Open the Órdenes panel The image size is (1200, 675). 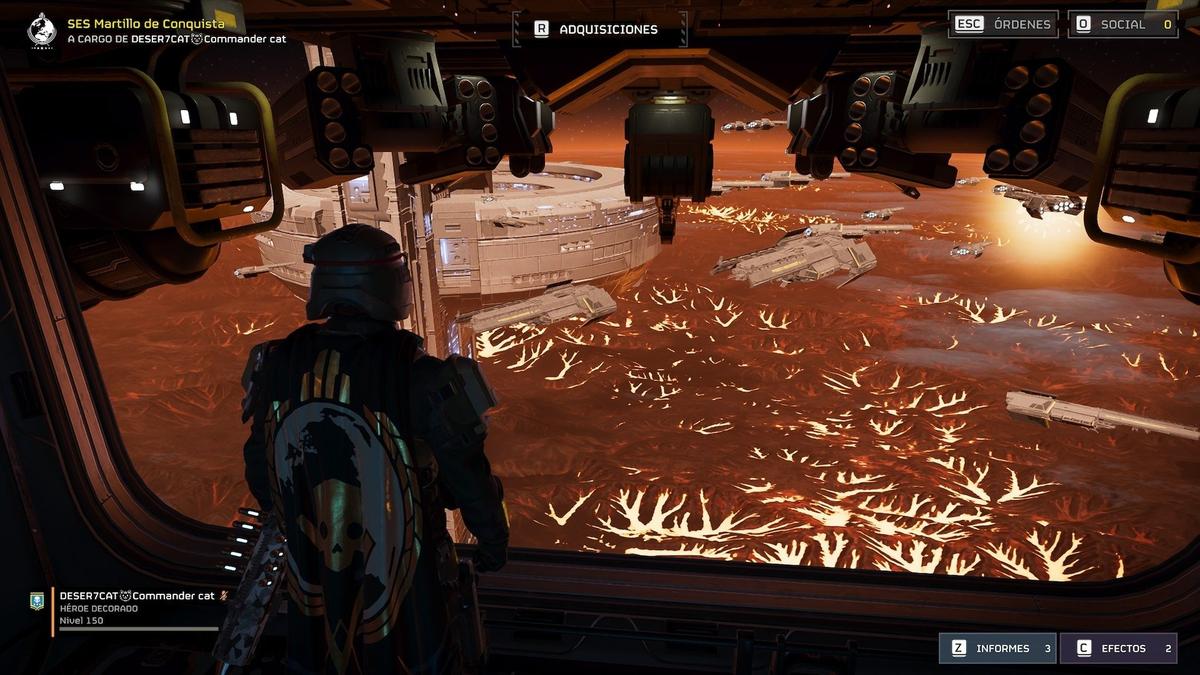(x=1003, y=24)
